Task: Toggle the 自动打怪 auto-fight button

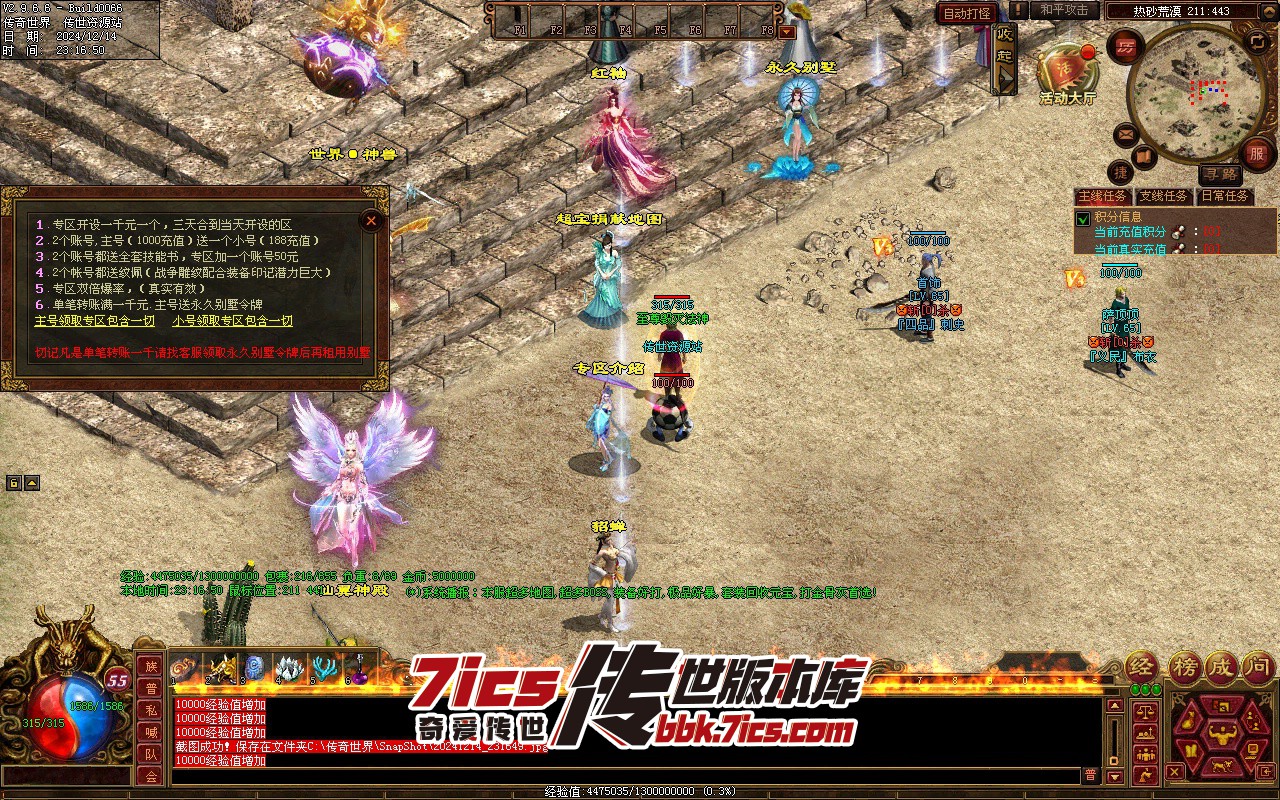Action: [x=967, y=13]
